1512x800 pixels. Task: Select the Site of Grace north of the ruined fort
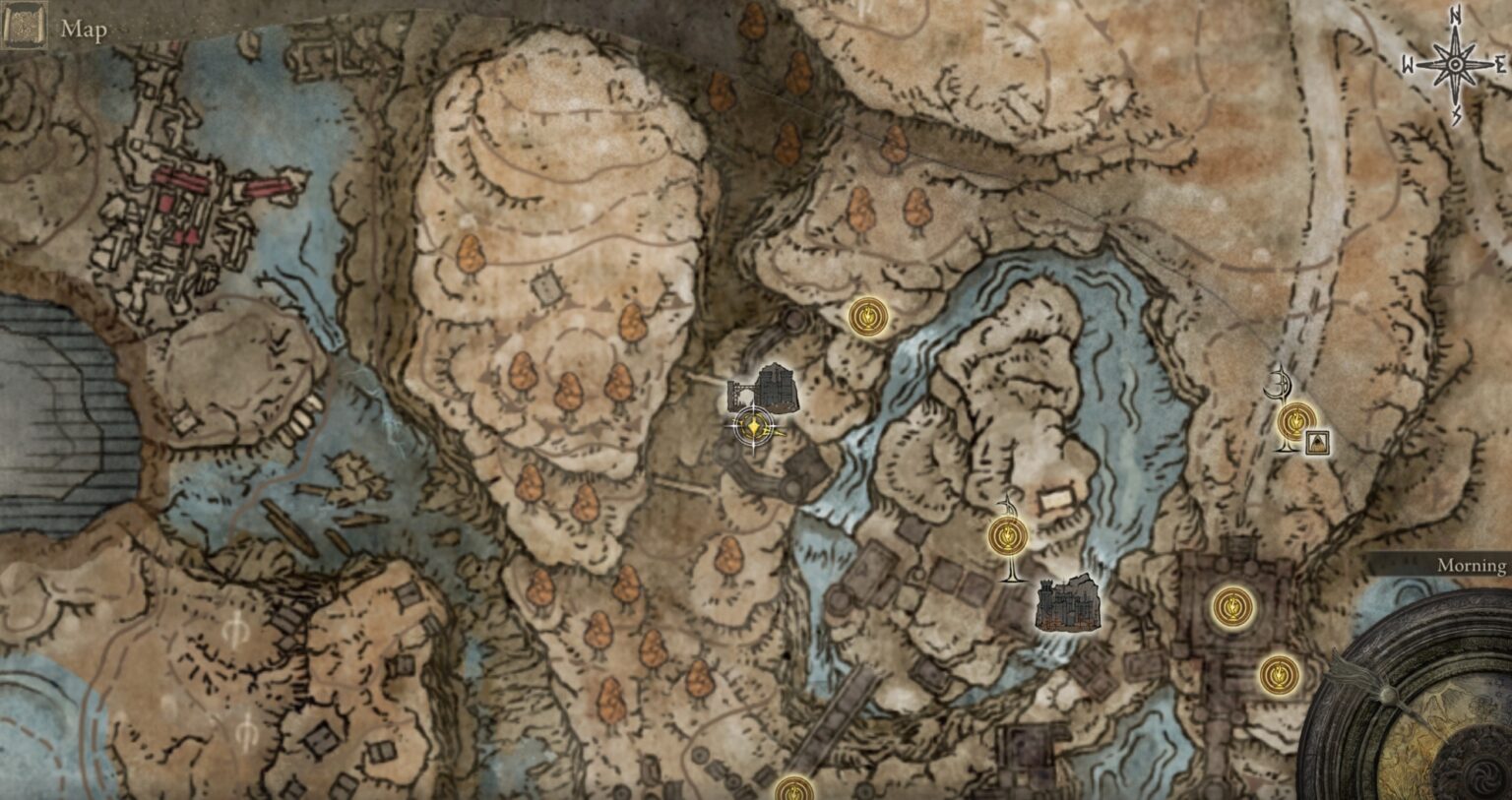coord(867,318)
